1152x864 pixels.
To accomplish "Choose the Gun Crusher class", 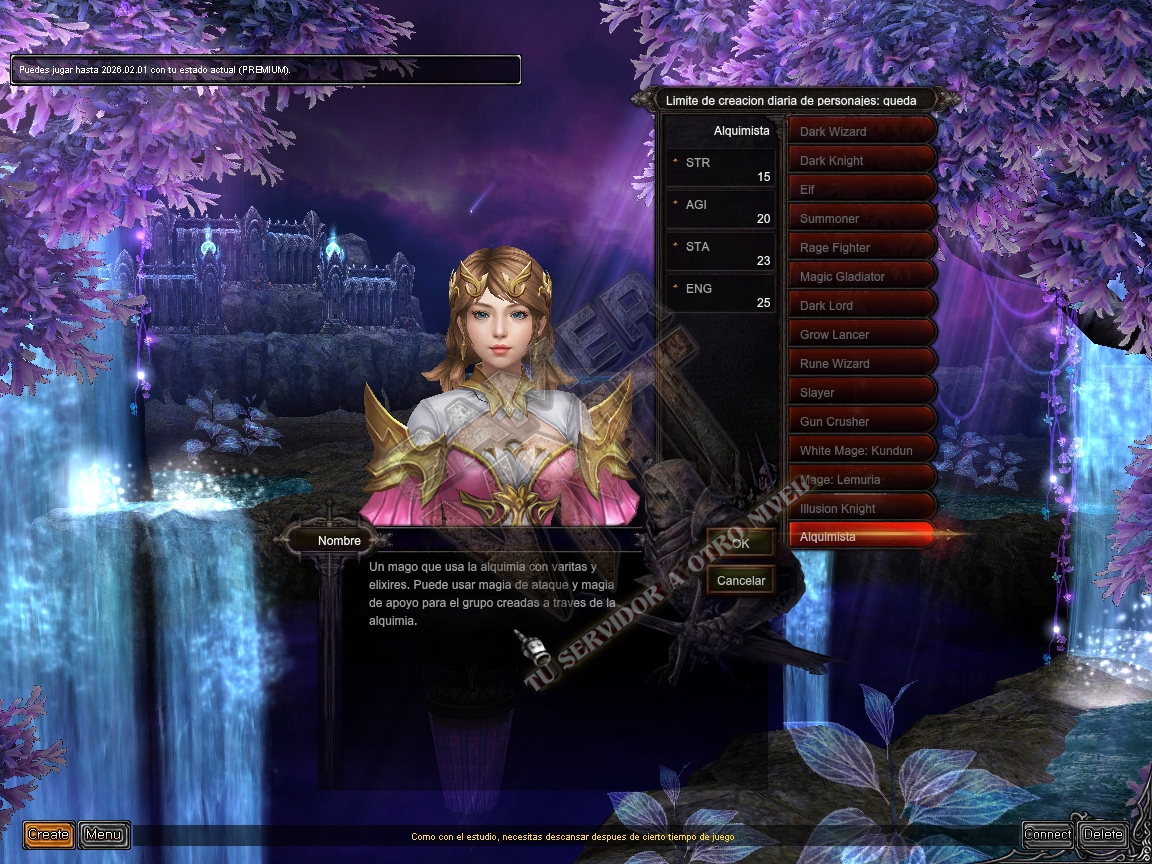I will tap(862, 421).
